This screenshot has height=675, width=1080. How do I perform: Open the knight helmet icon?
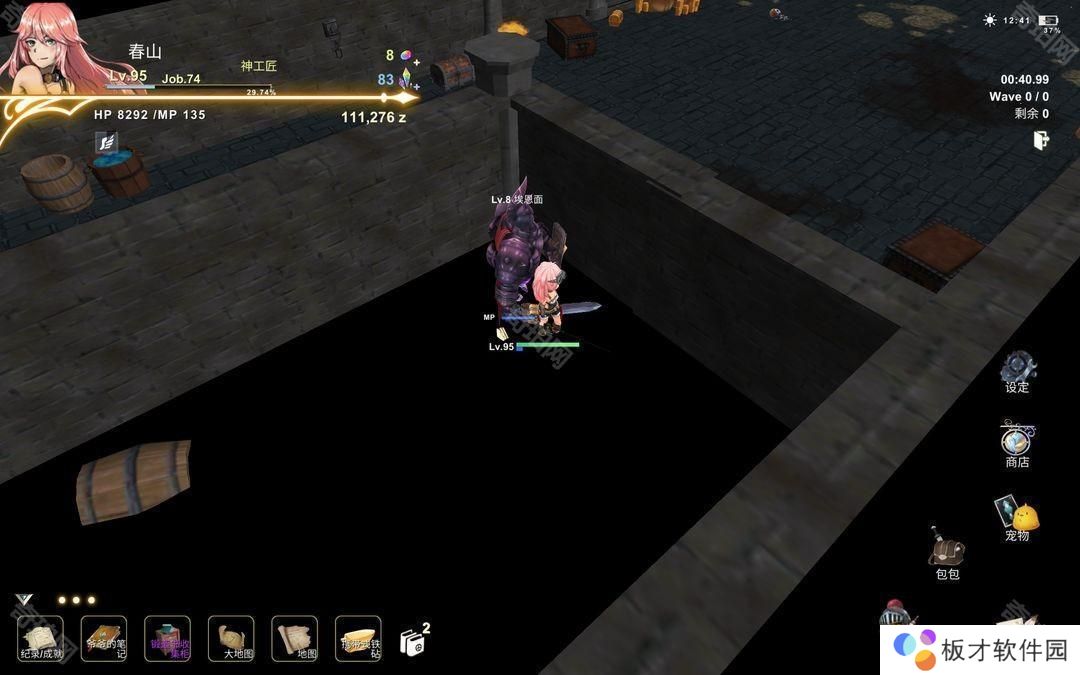point(893,613)
